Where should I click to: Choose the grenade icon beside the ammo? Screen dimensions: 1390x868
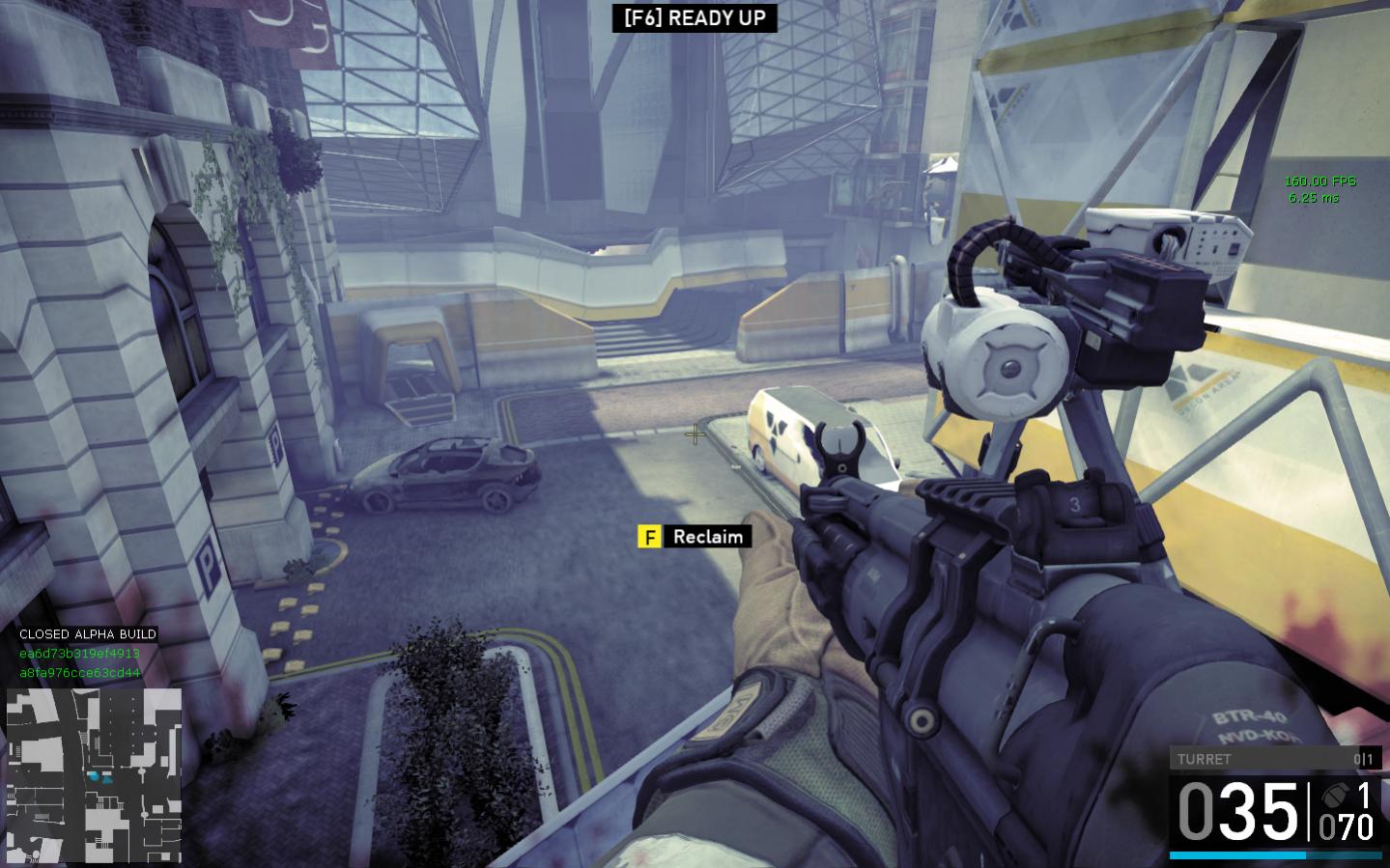click(x=1335, y=797)
